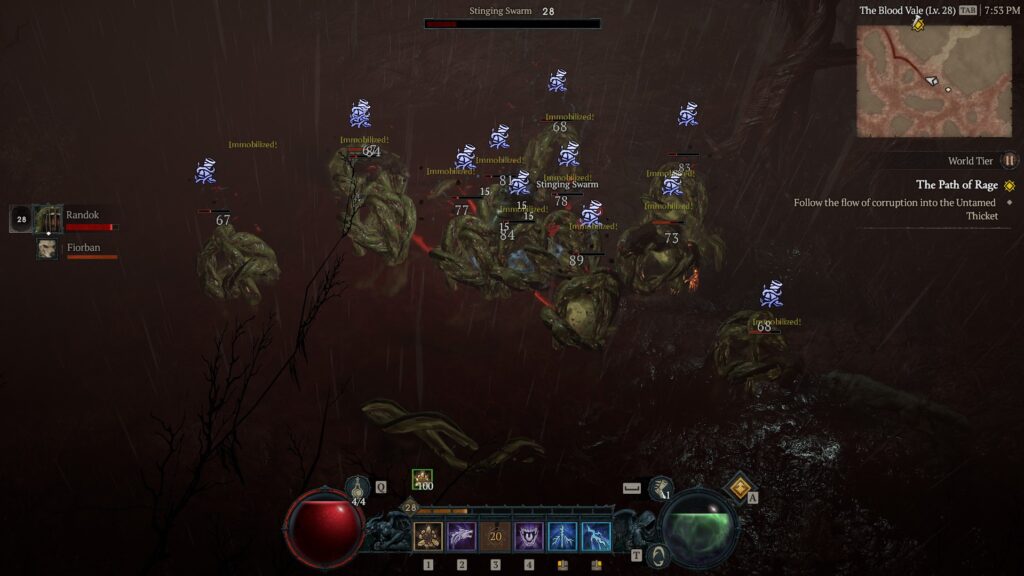Open the golden diamond ability points icon
The image size is (1024, 576).
pos(740,488)
